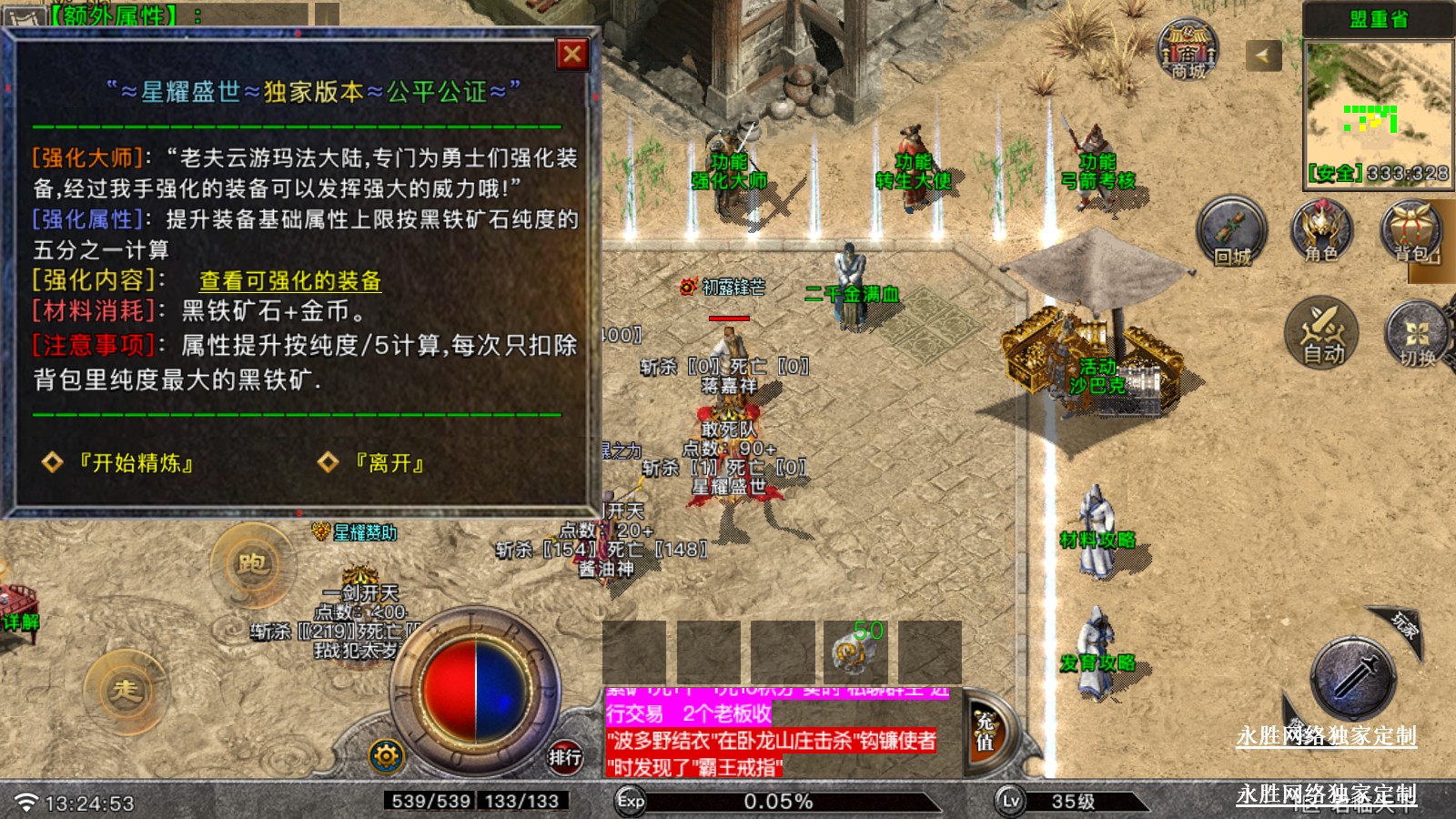Toggle 自动 auto-combat
This screenshot has height=819, width=1456.
pos(1321,333)
